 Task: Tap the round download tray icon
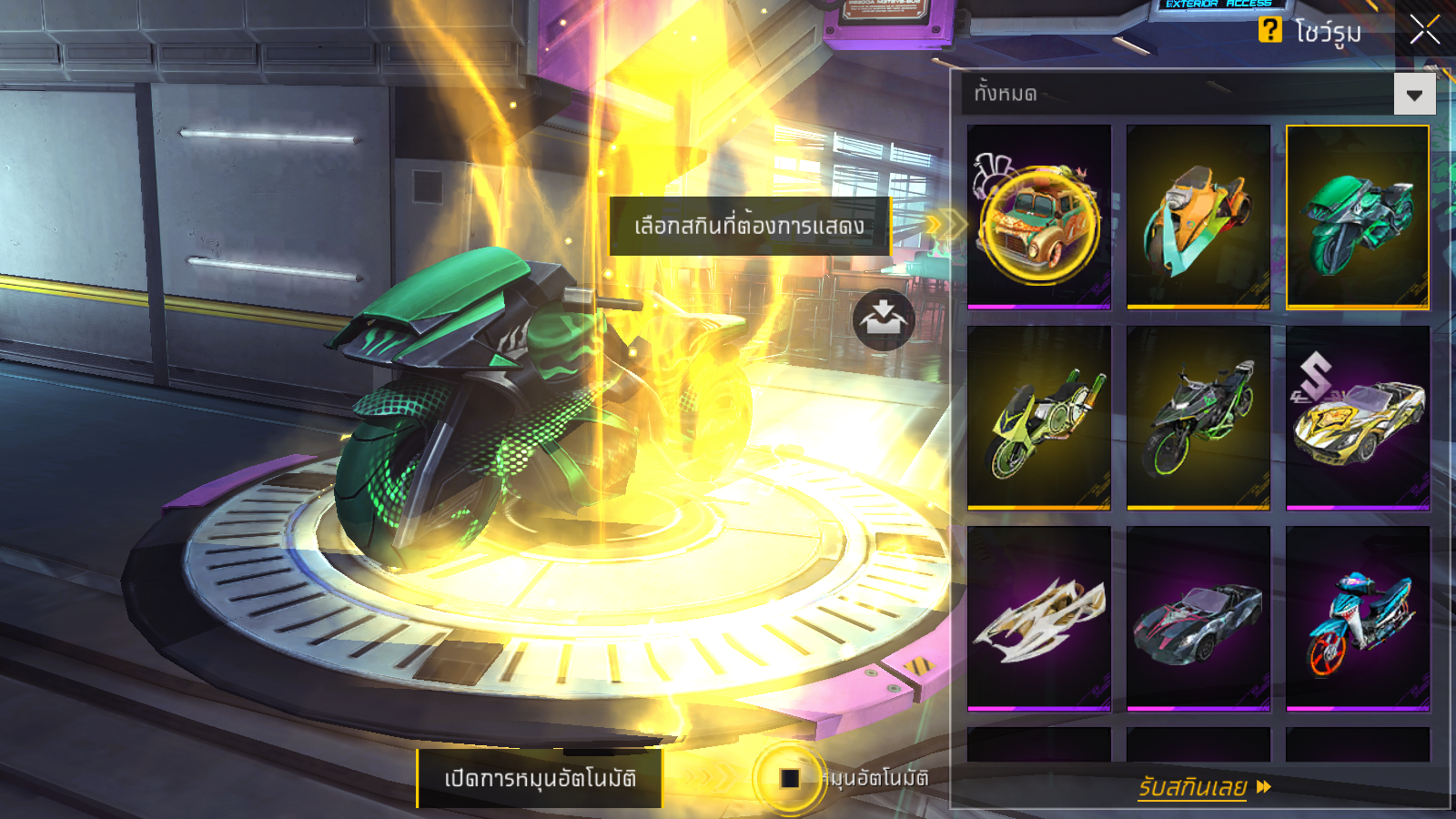click(x=883, y=319)
